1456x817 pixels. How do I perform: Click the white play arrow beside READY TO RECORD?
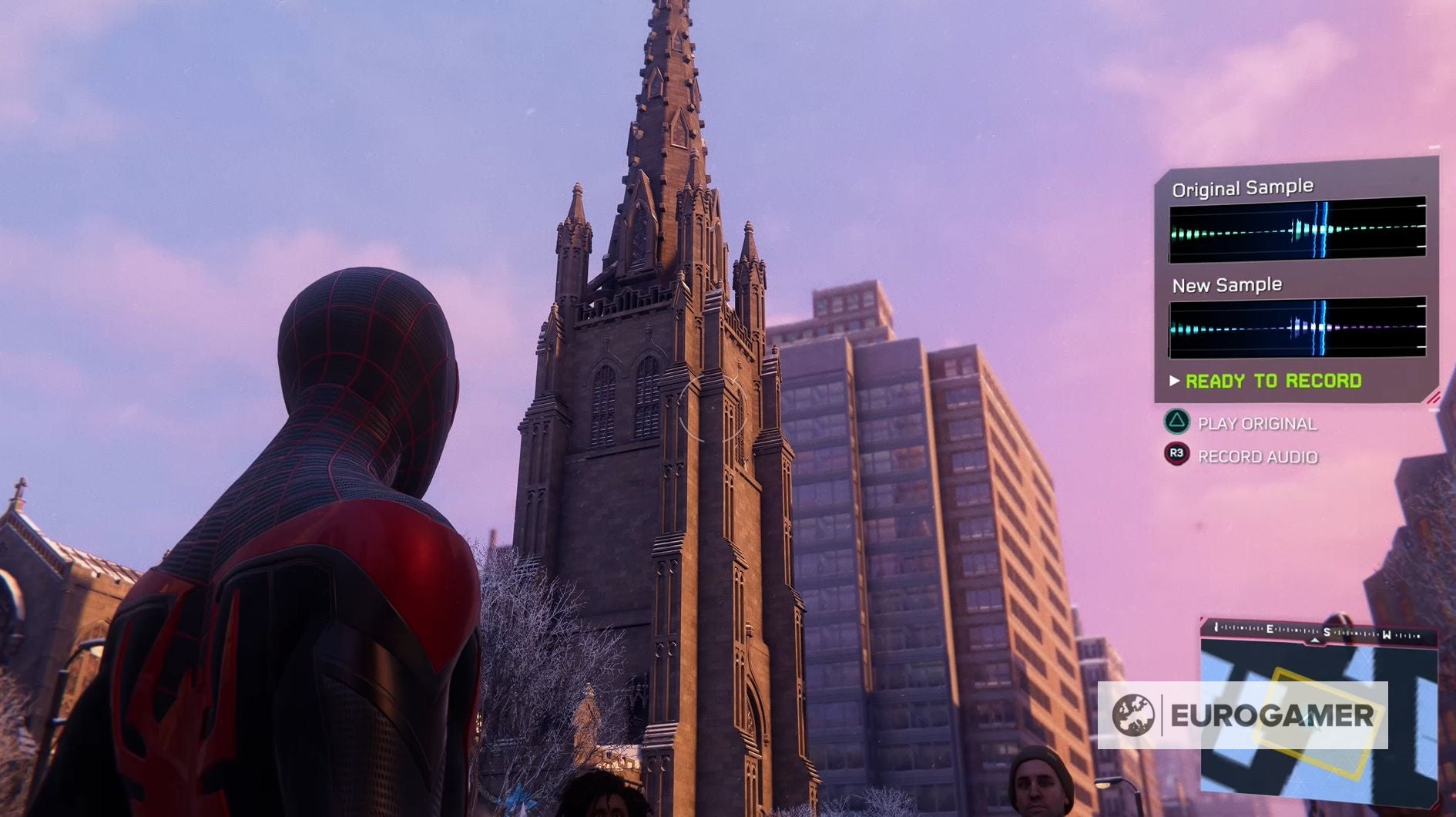pyautogui.click(x=1175, y=380)
